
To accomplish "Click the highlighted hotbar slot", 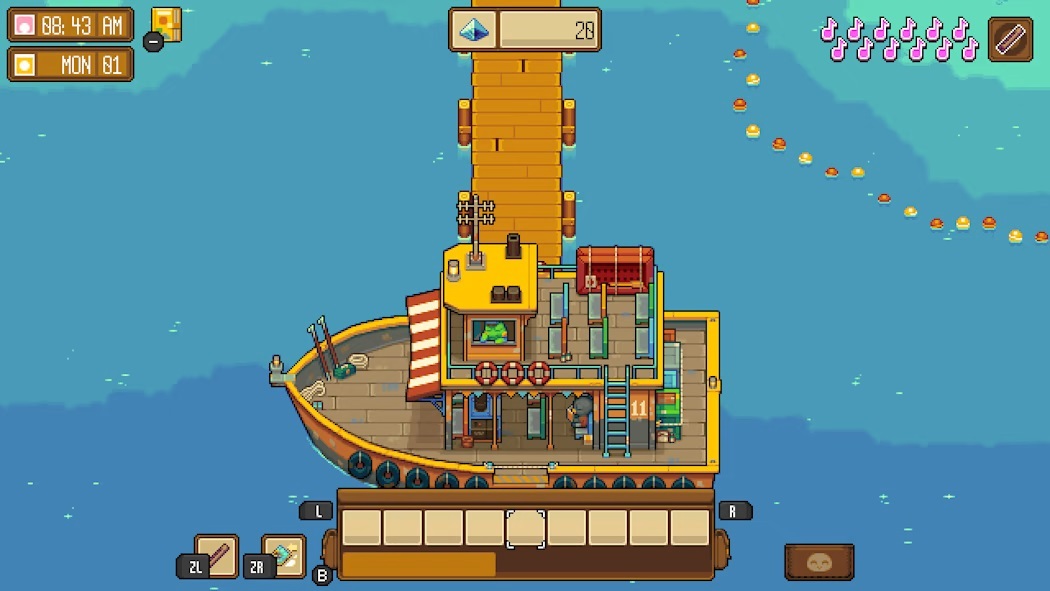I will pos(525,528).
